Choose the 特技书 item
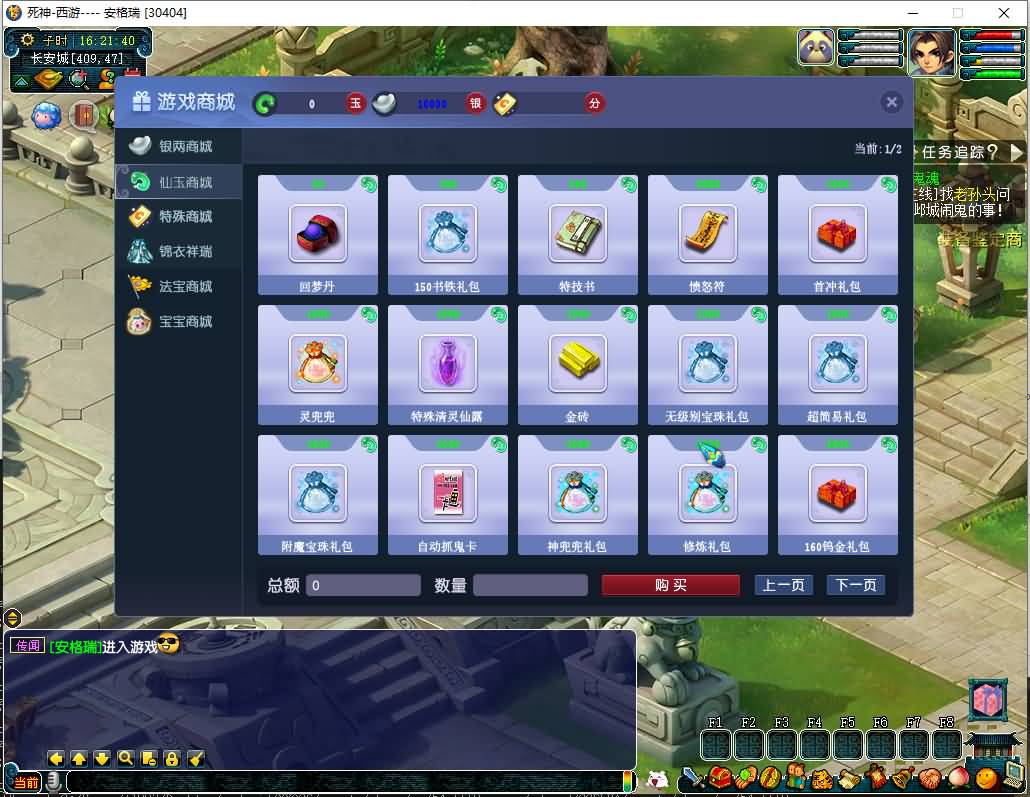1030x797 pixels. click(578, 234)
